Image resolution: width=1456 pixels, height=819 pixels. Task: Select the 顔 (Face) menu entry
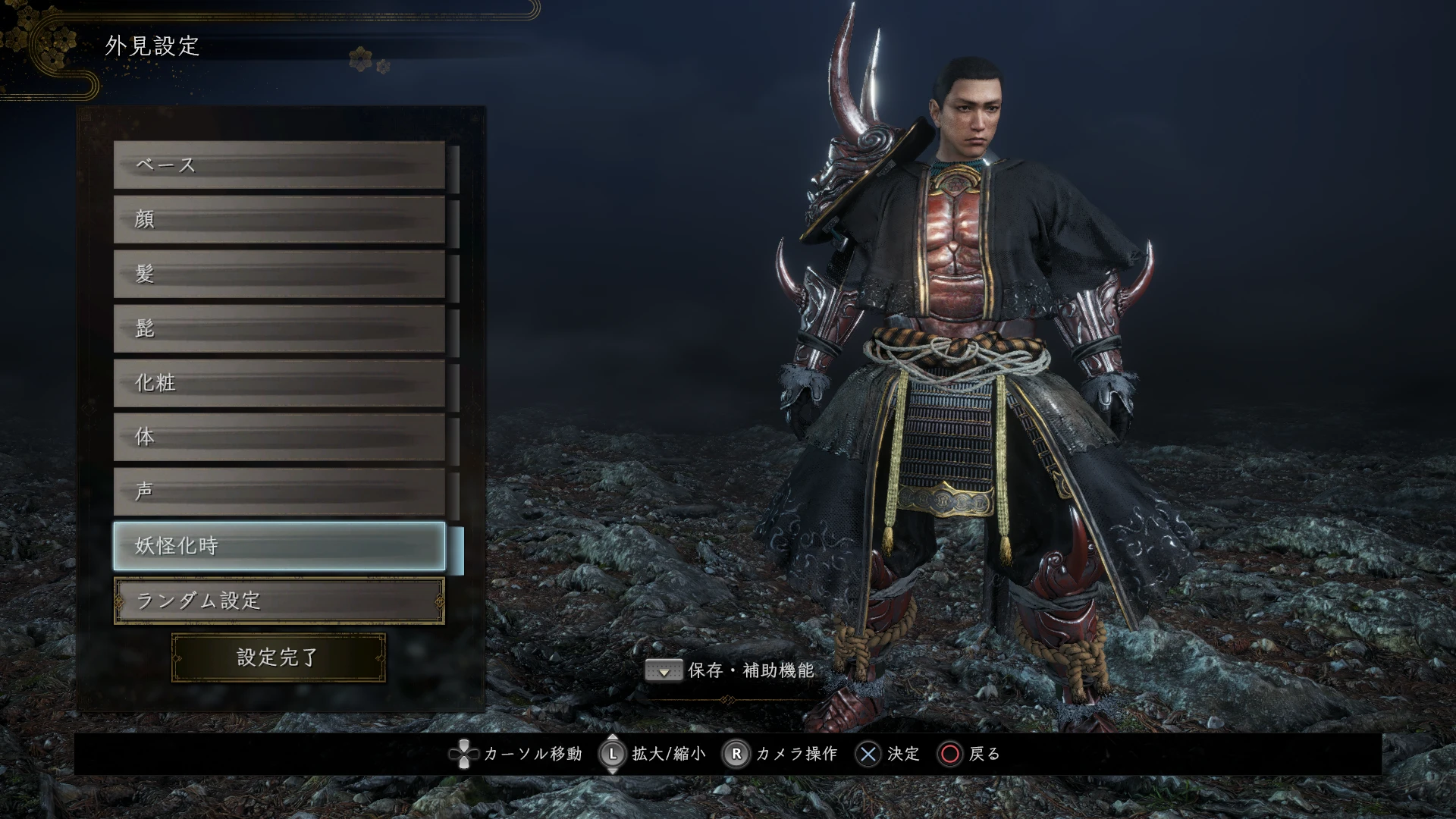tap(279, 219)
